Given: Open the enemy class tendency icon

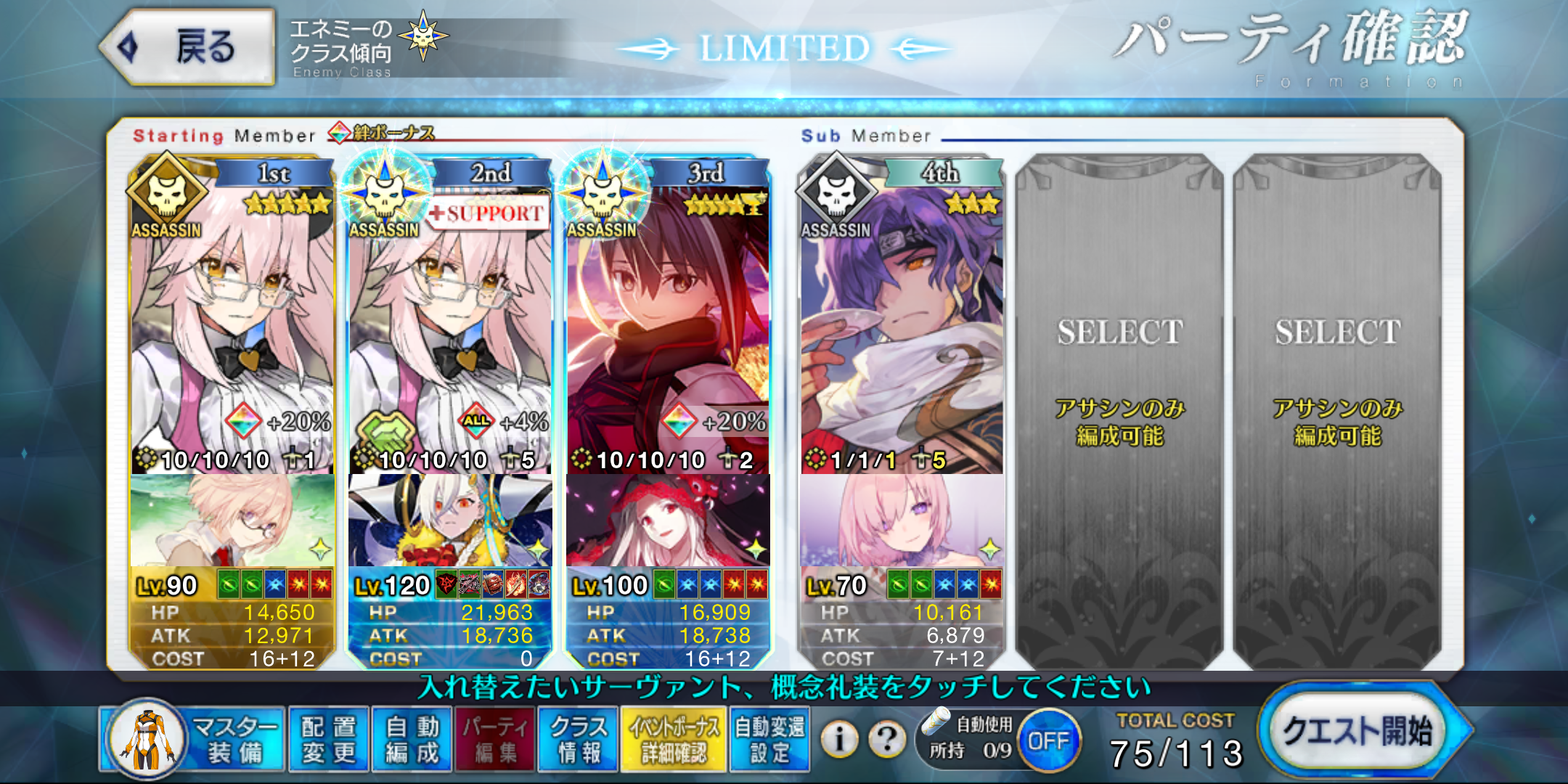Looking at the screenshot, I should [423, 36].
